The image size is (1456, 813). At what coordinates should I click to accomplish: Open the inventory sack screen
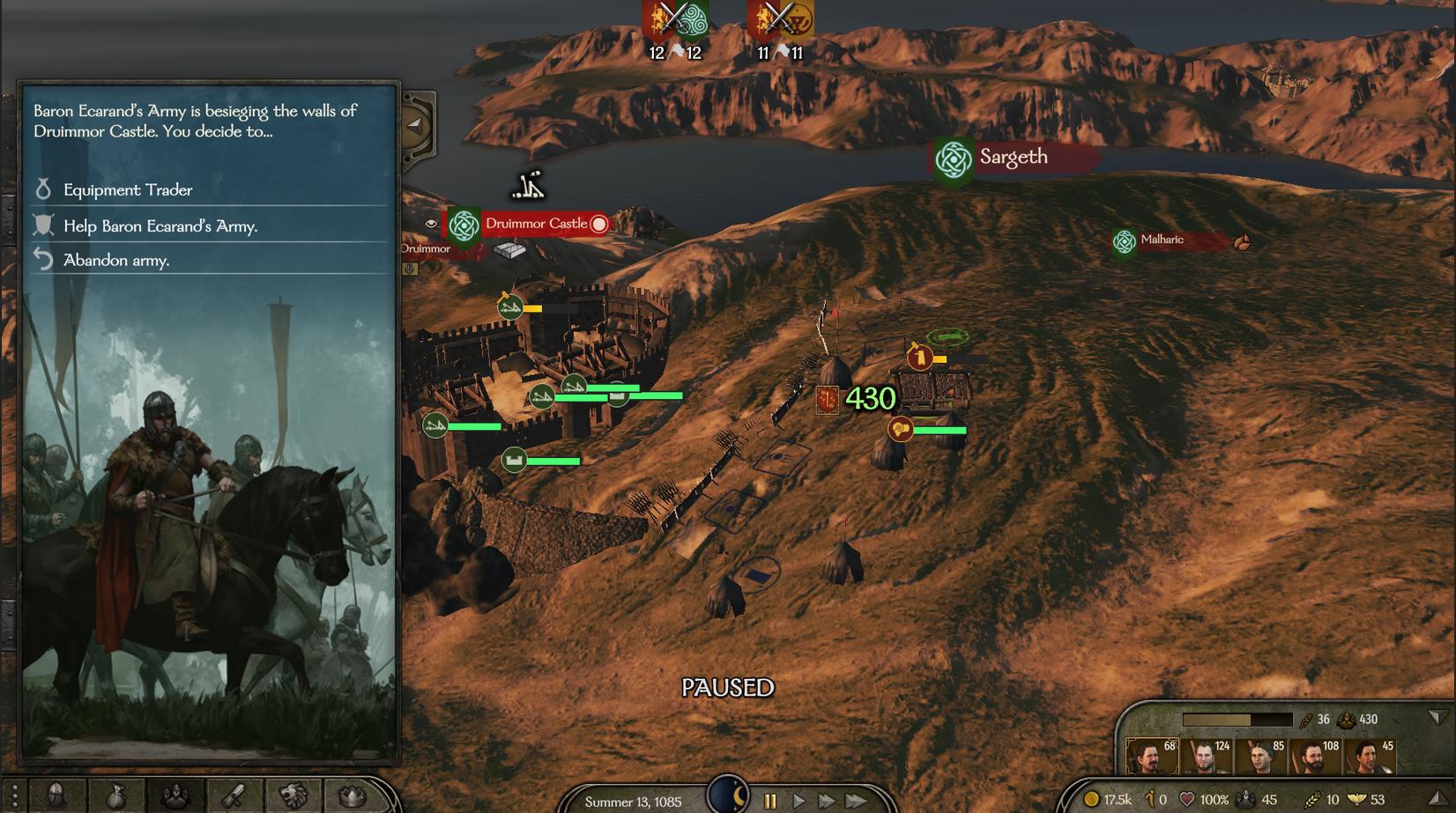116,796
